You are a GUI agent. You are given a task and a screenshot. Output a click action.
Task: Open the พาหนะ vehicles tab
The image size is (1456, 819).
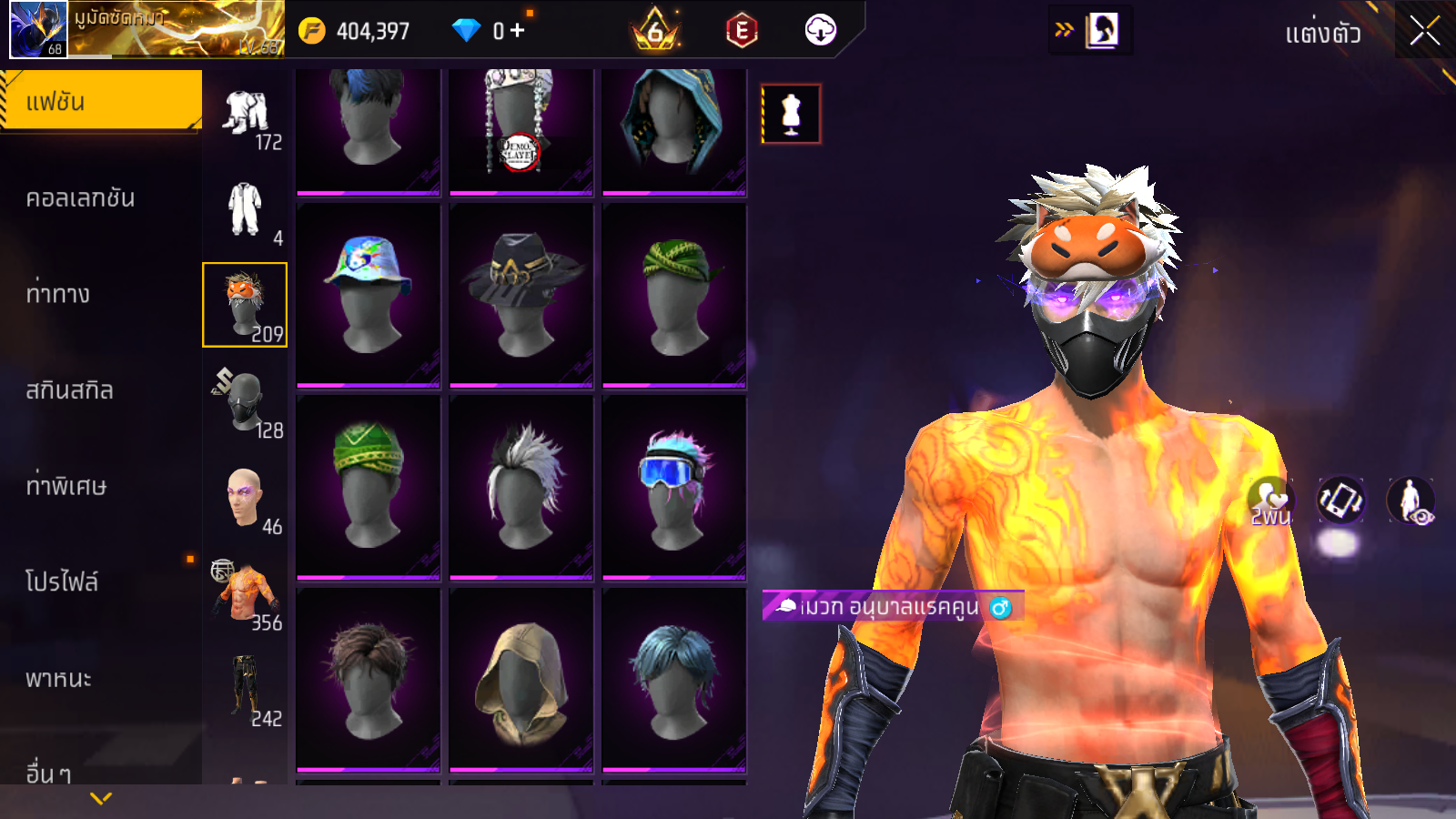coord(59,679)
